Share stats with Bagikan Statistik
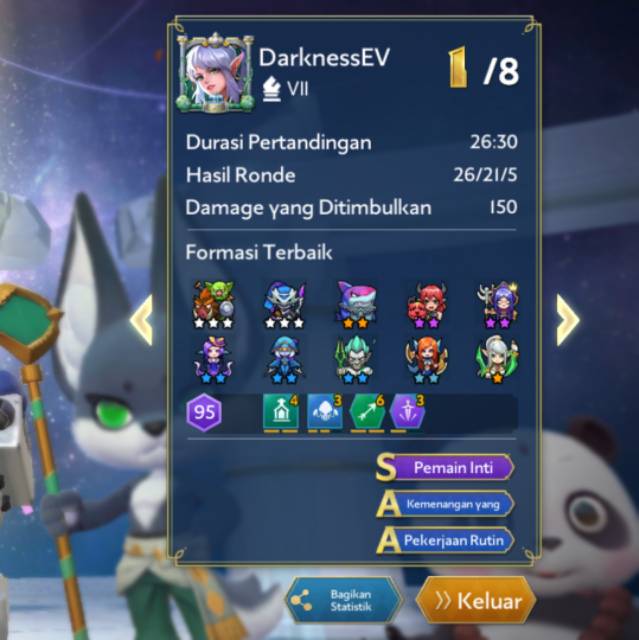The height and width of the screenshot is (640, 639). click(x=344, y=600)
